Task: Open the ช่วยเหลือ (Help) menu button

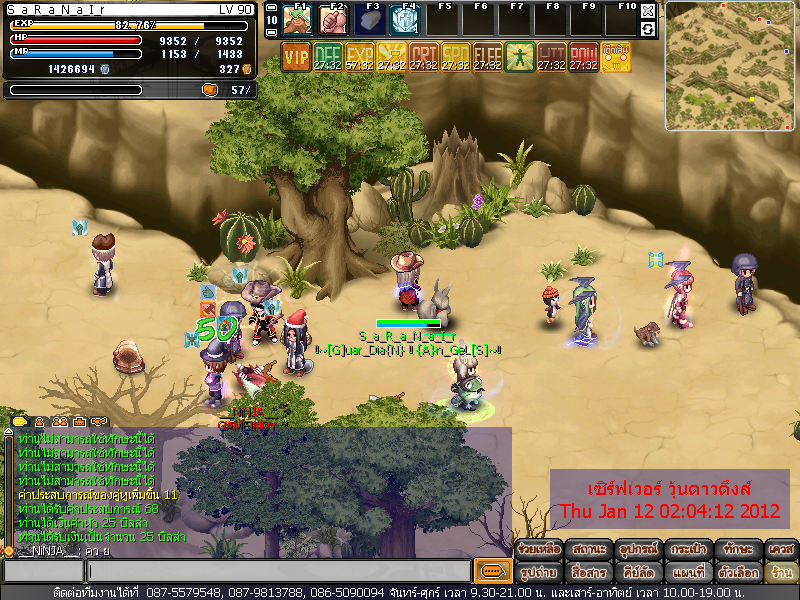Action: [x=537, y=550]
